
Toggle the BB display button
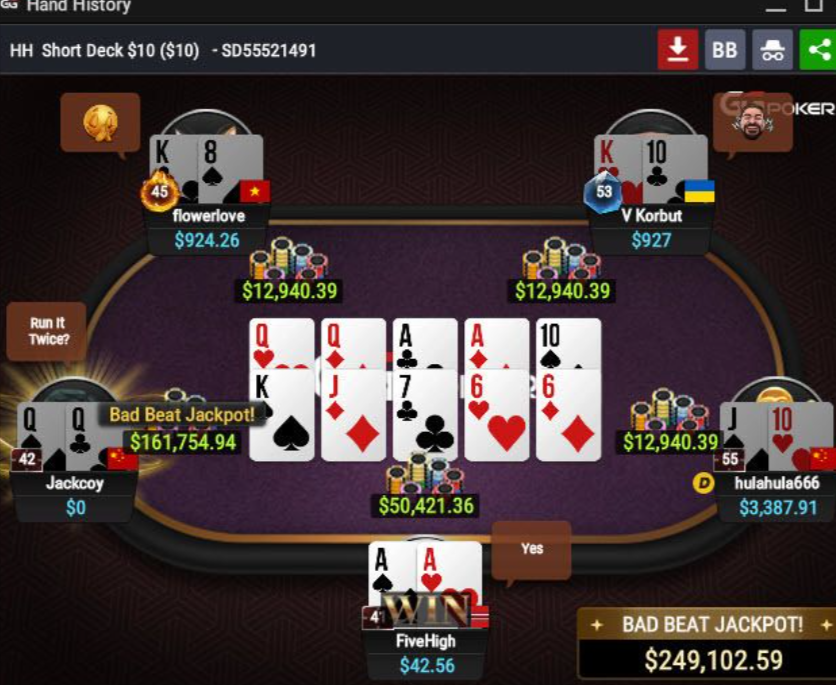point(725,50)
